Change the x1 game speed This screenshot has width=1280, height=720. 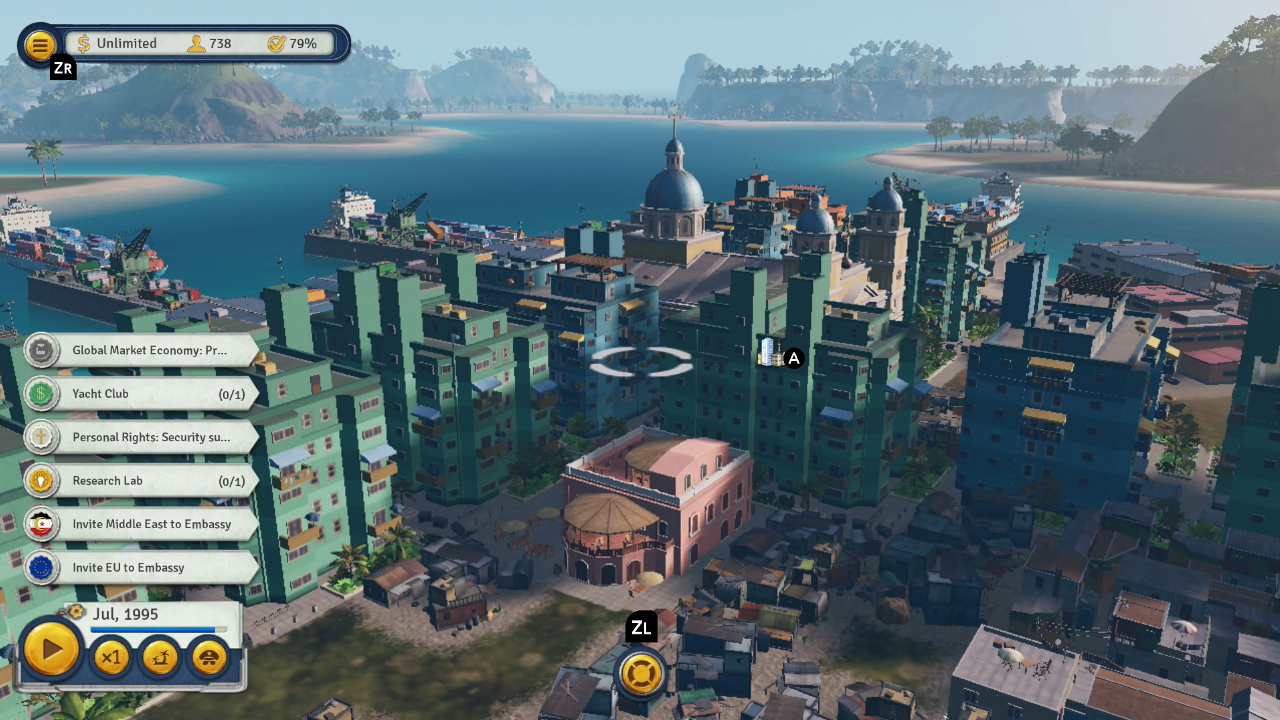tap(111, 657)
